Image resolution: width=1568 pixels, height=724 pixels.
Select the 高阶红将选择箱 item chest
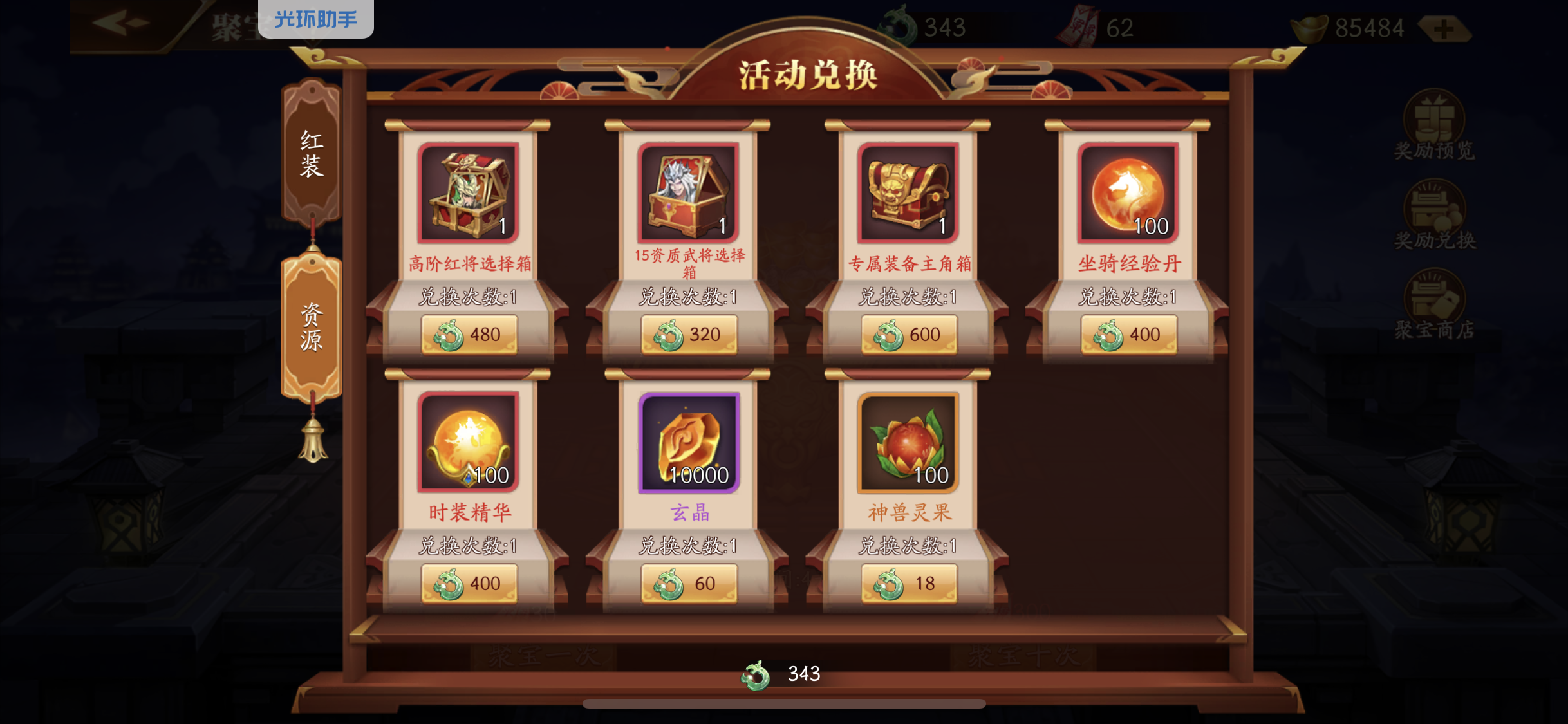click(467, 193)
